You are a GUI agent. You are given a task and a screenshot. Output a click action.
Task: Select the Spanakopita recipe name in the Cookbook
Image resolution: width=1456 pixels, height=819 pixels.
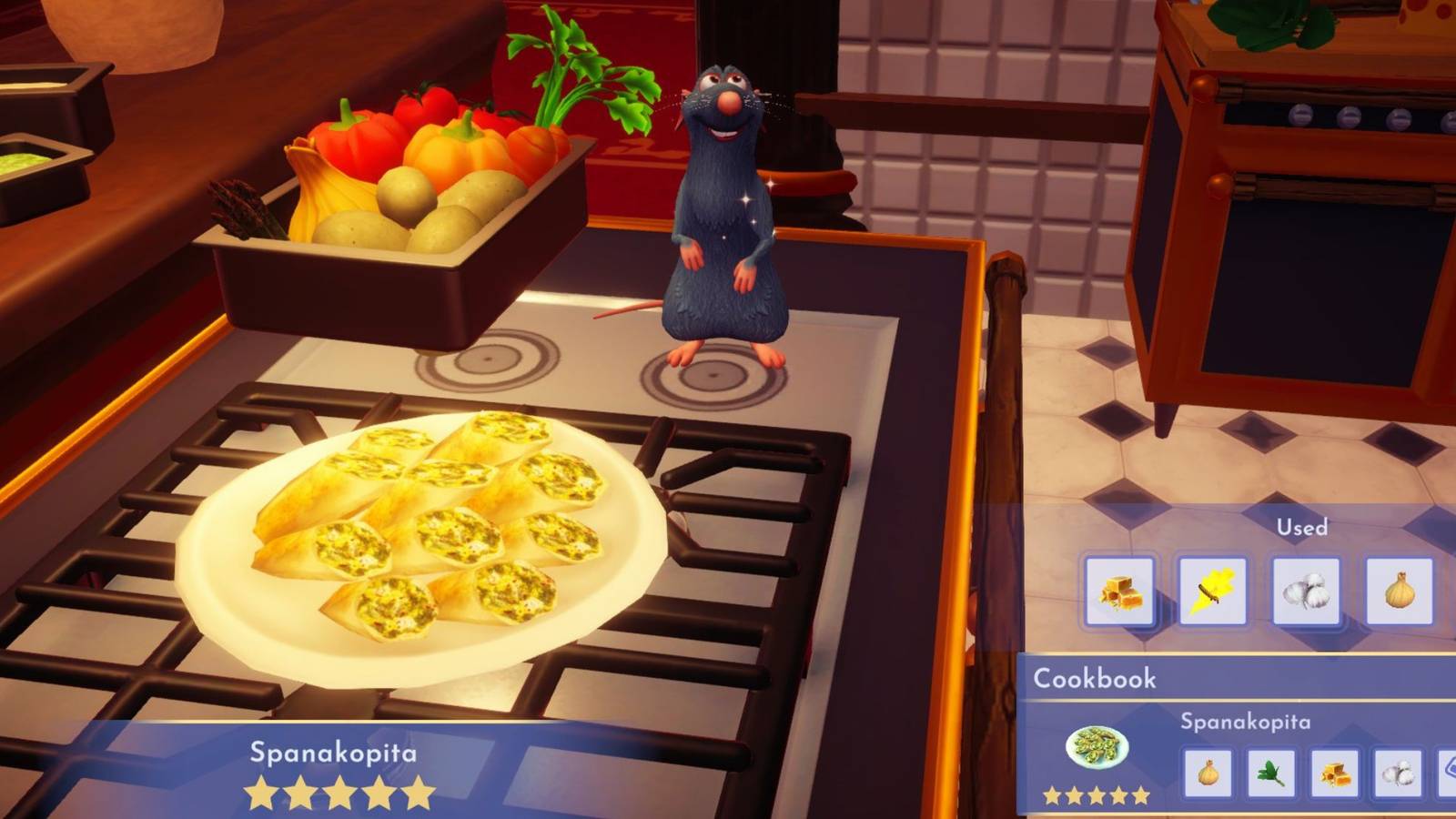(x=1244, y=720)
